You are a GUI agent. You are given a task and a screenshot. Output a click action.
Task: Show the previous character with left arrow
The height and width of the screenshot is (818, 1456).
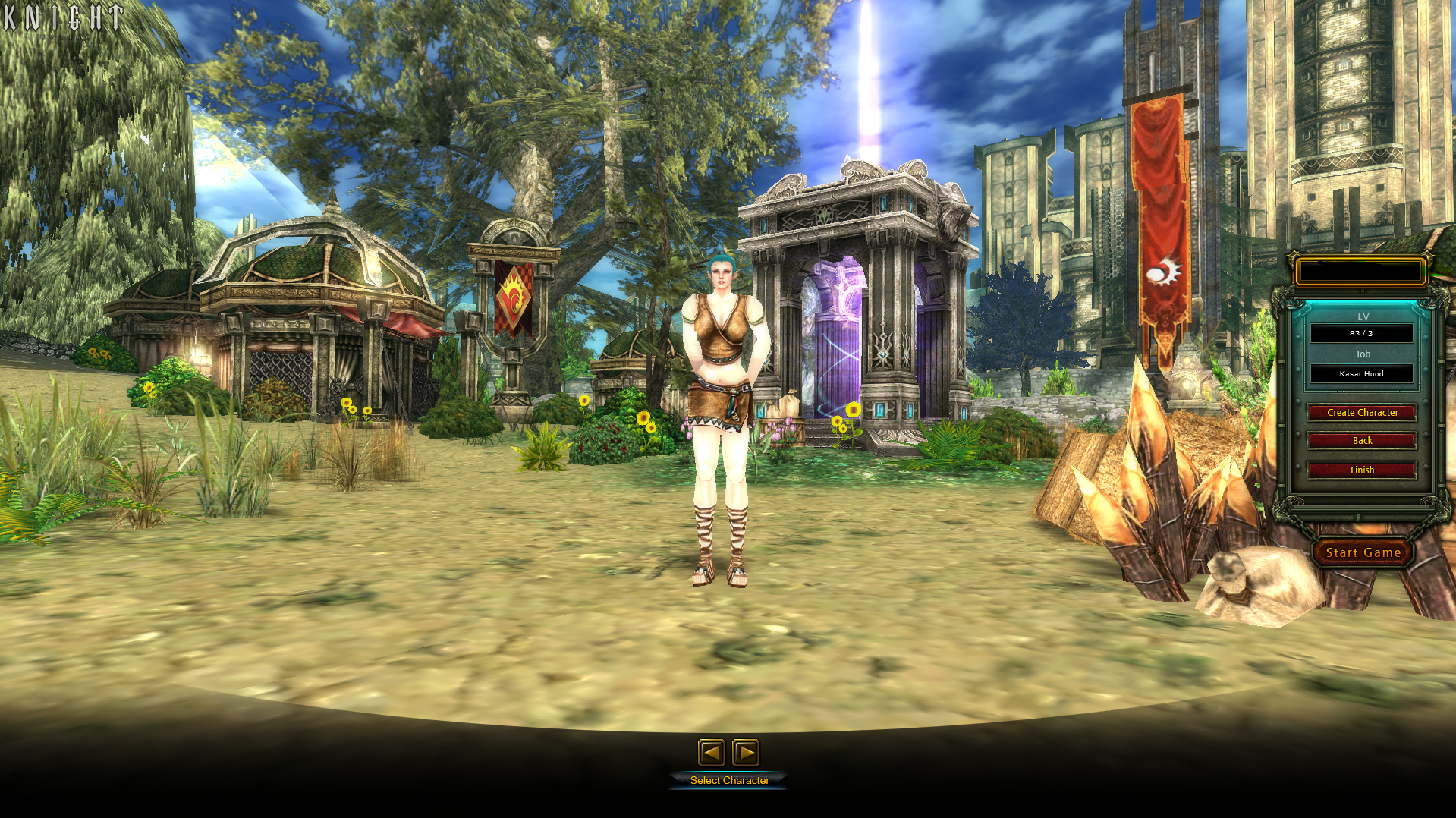(x=711, y=753)
